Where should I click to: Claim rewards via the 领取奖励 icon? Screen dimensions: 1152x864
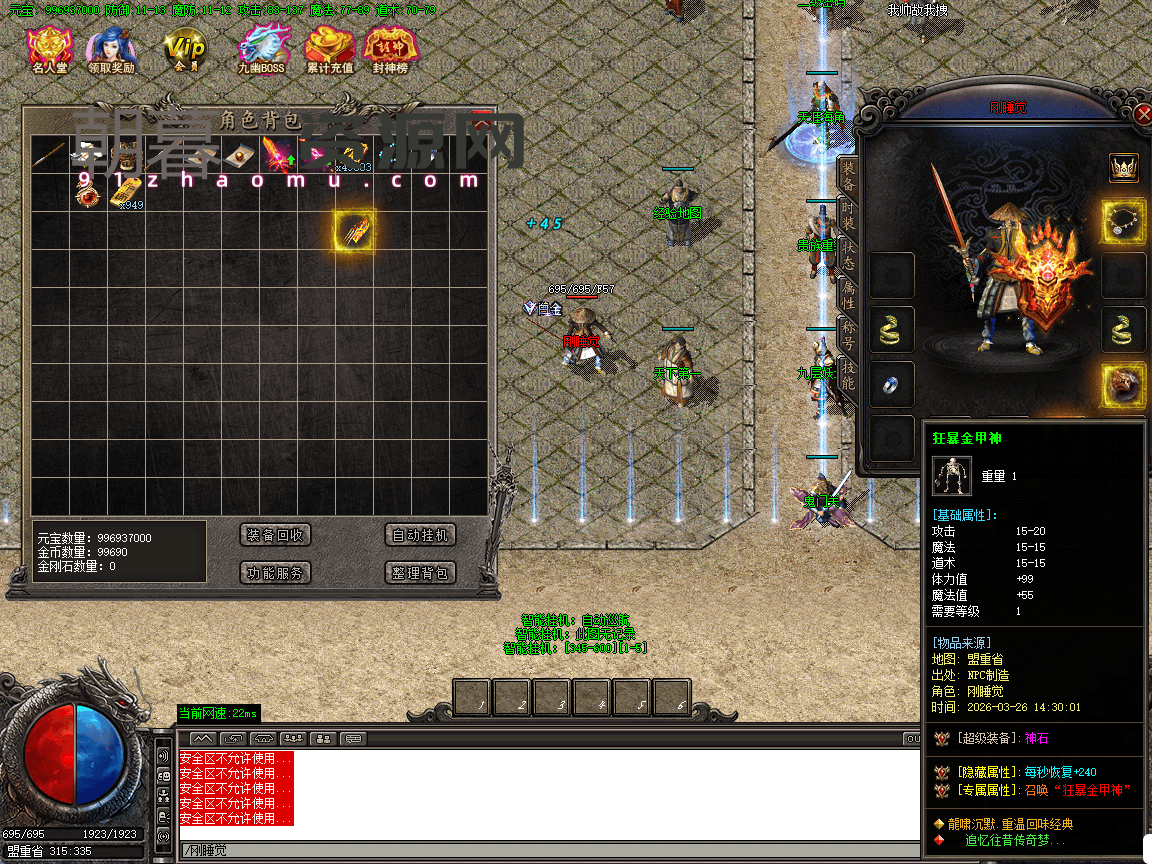[111, 49]
